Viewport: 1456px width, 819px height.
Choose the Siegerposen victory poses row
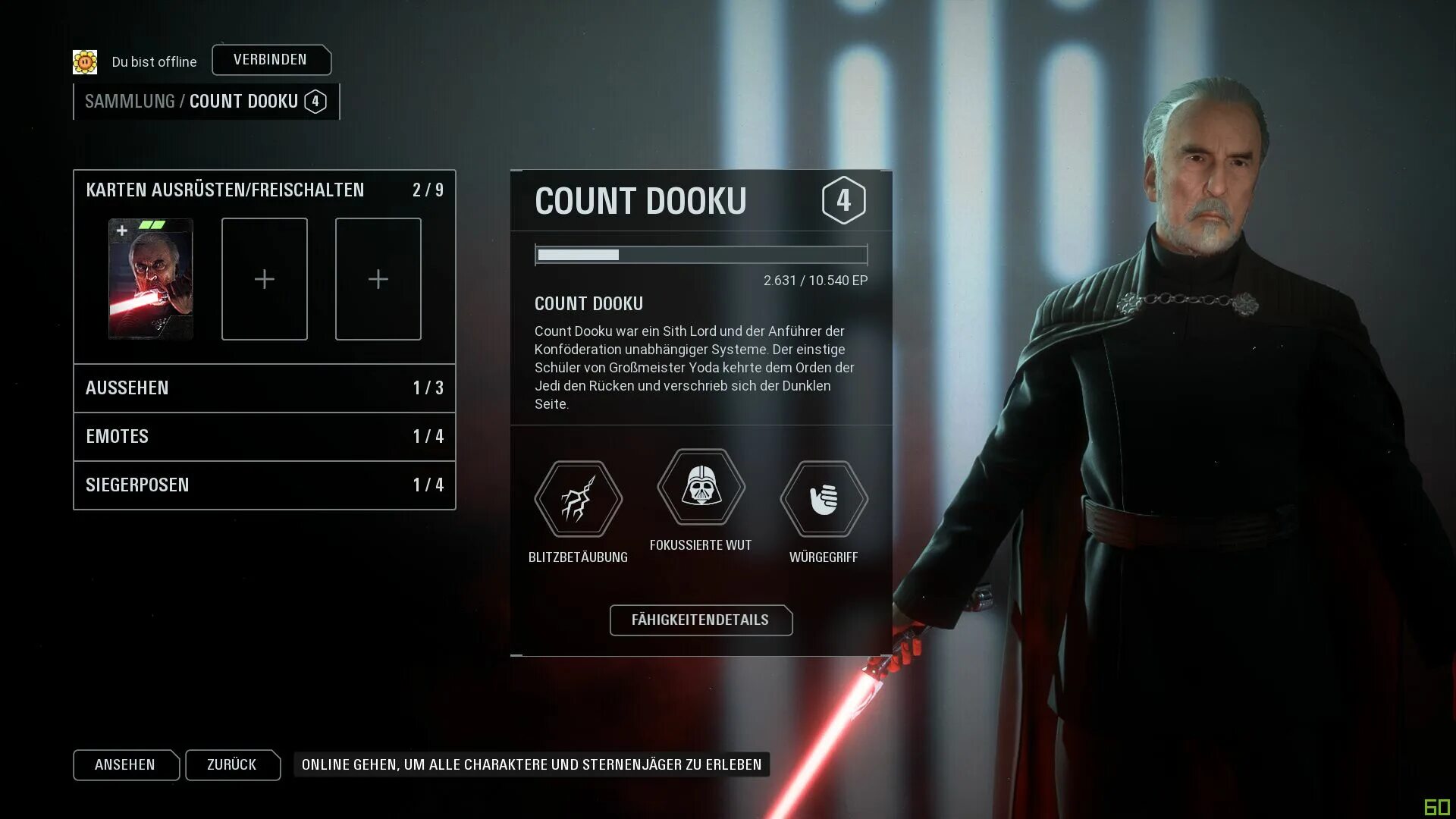point(264,485)
